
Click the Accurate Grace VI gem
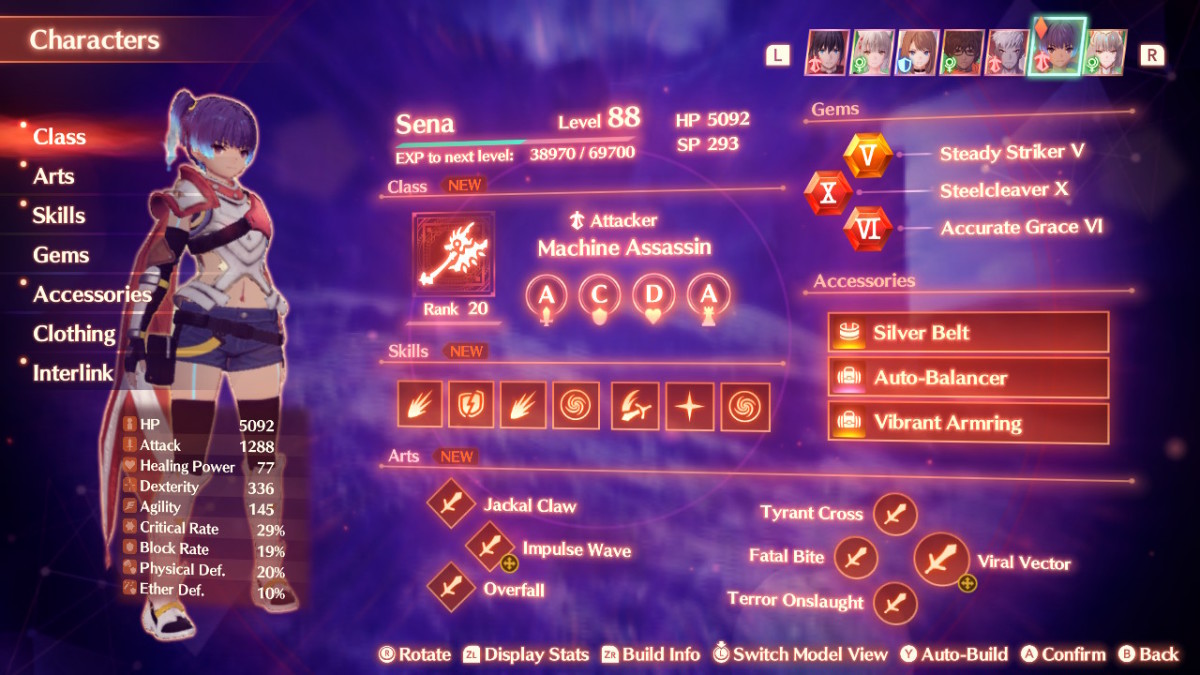coord(867,229)
